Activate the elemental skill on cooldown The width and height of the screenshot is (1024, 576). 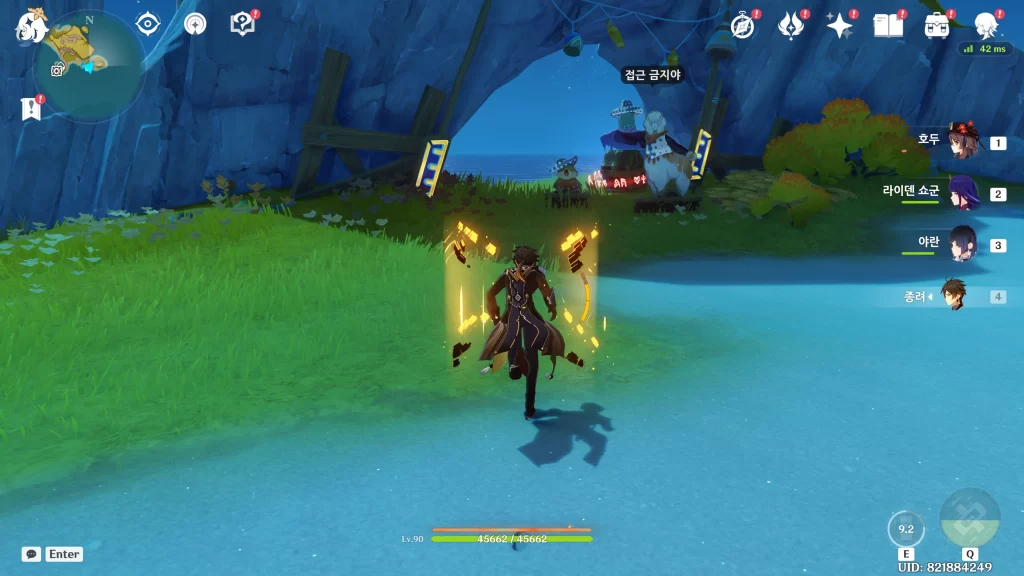(906, 530)
